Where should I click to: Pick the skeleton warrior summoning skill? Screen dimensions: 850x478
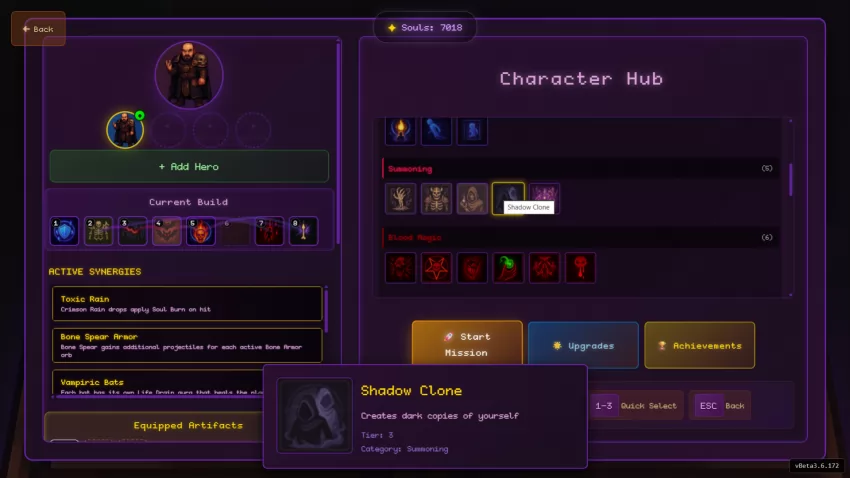(x=437, y=198)
